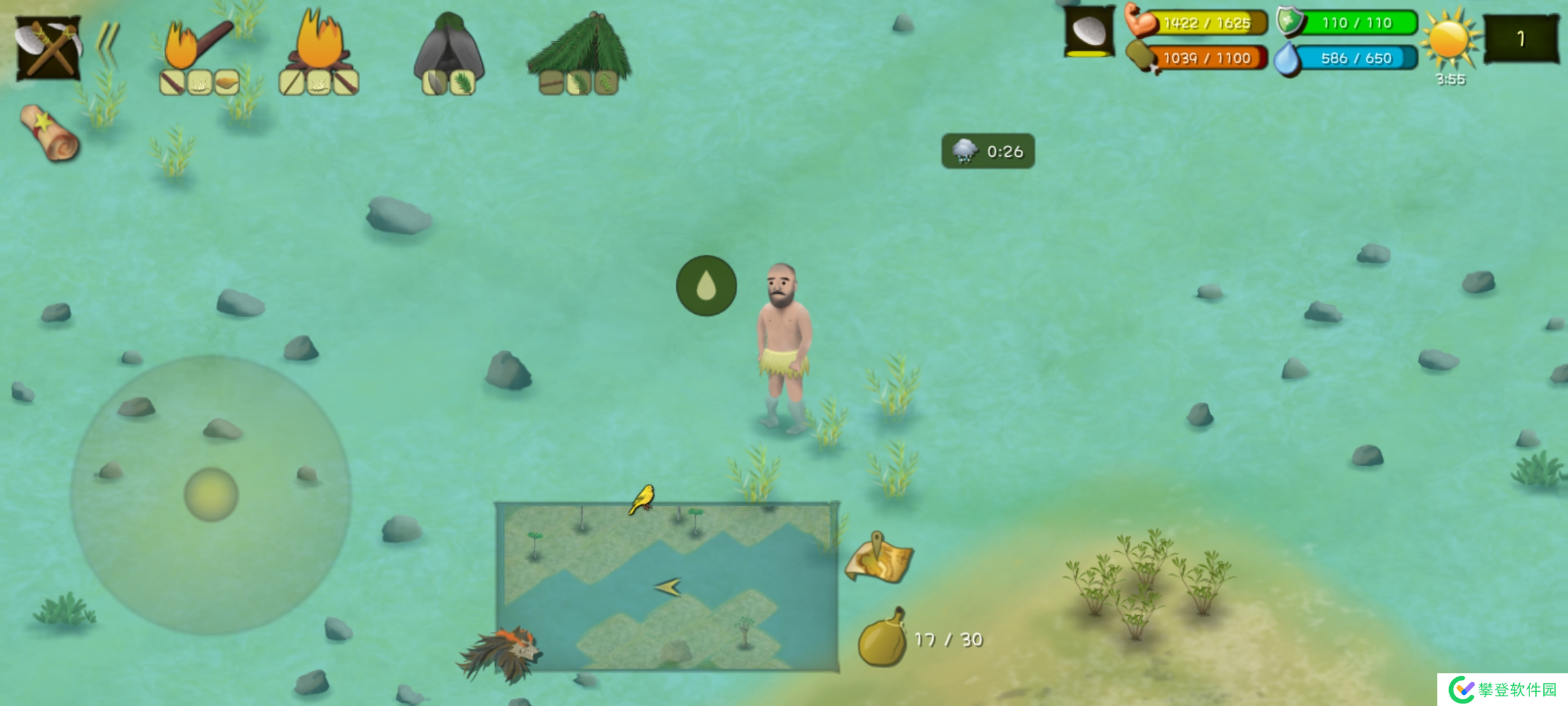This screenshot has height=706, width=1568.
Task: Open the watermark logo link
Action: [x=1502, y=689]
